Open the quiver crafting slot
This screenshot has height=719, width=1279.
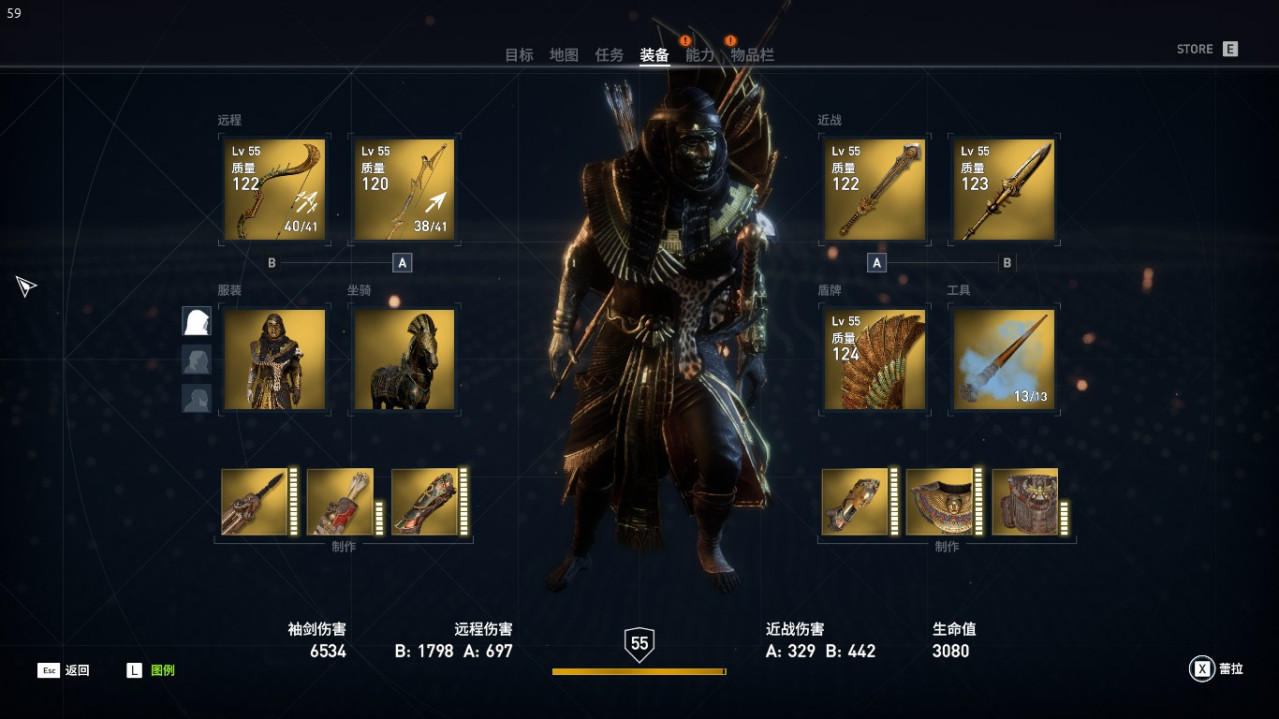click(340, 502)
